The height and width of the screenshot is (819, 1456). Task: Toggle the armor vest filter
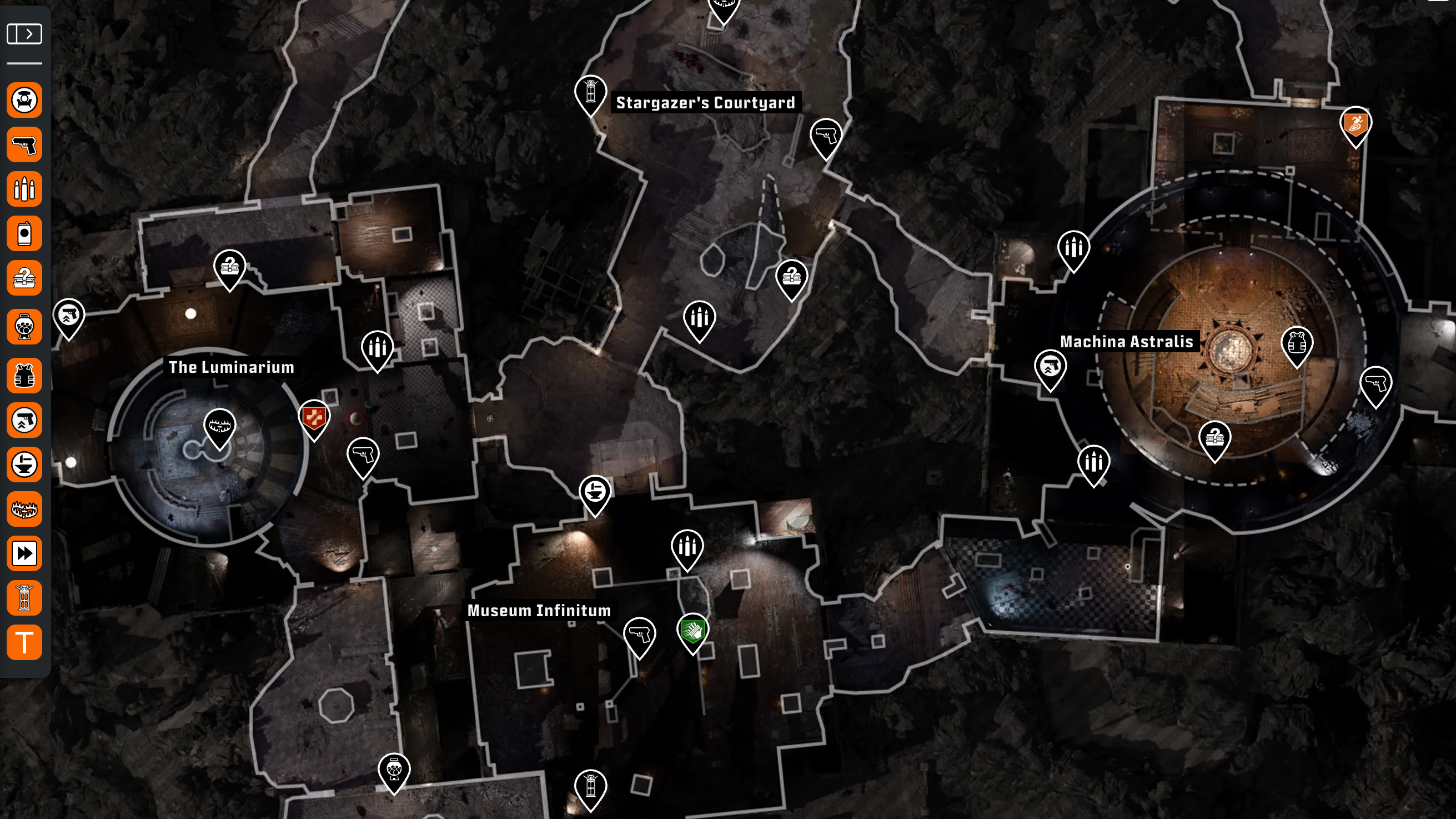[24, 376]
